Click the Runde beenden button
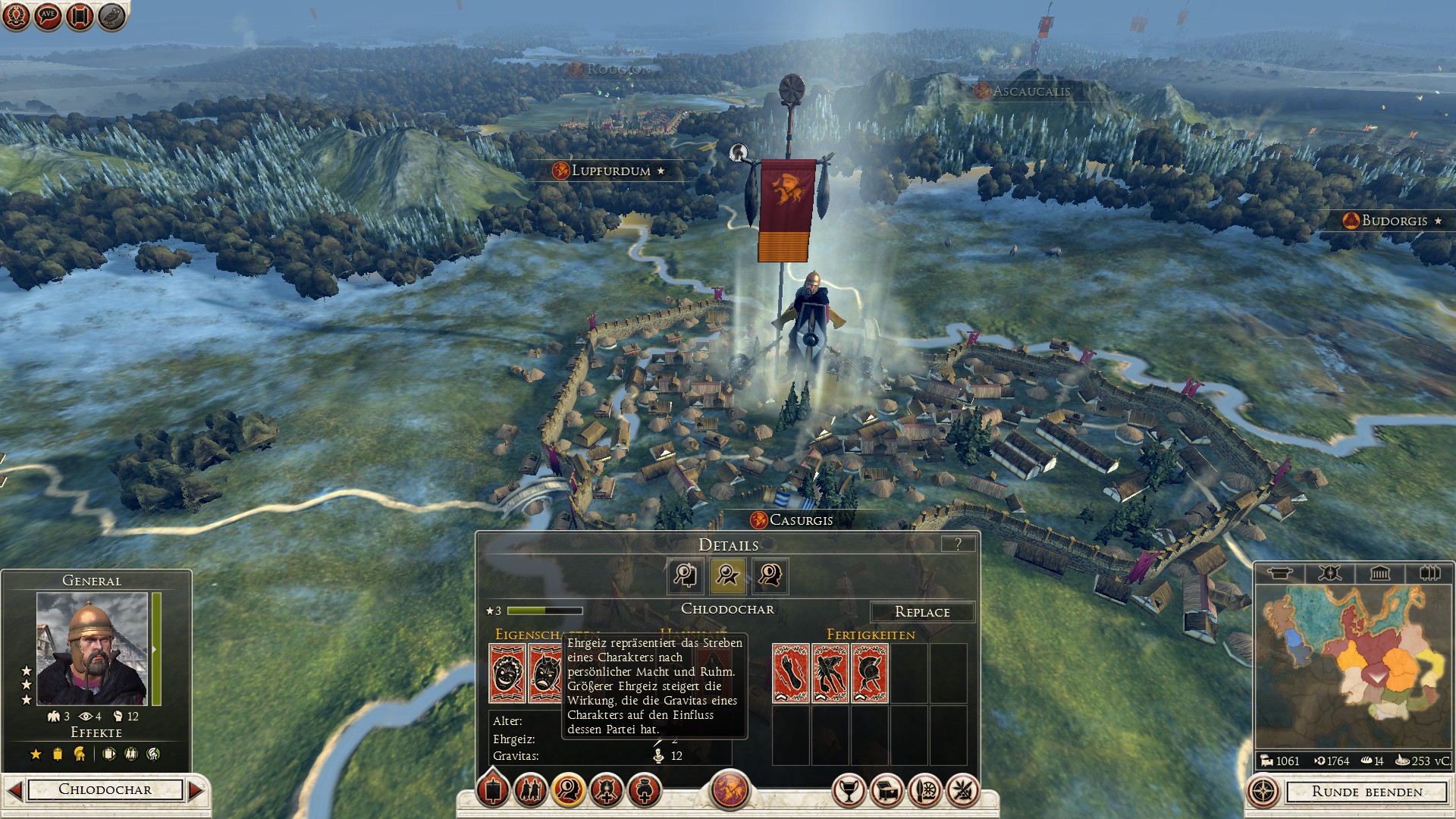 tap(1367, 792)
